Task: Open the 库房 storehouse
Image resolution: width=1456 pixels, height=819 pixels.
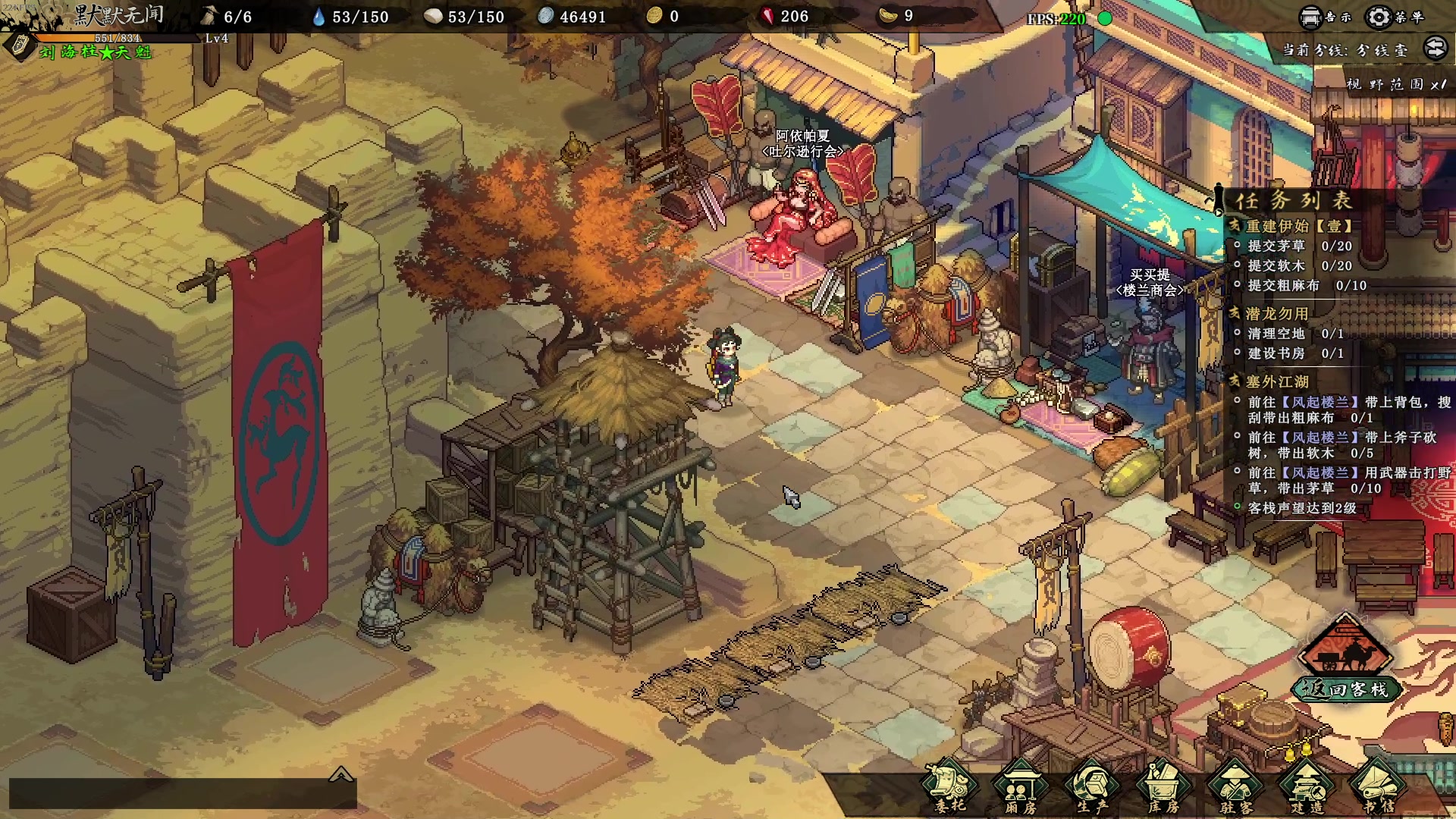Action: coord(1163,789)
